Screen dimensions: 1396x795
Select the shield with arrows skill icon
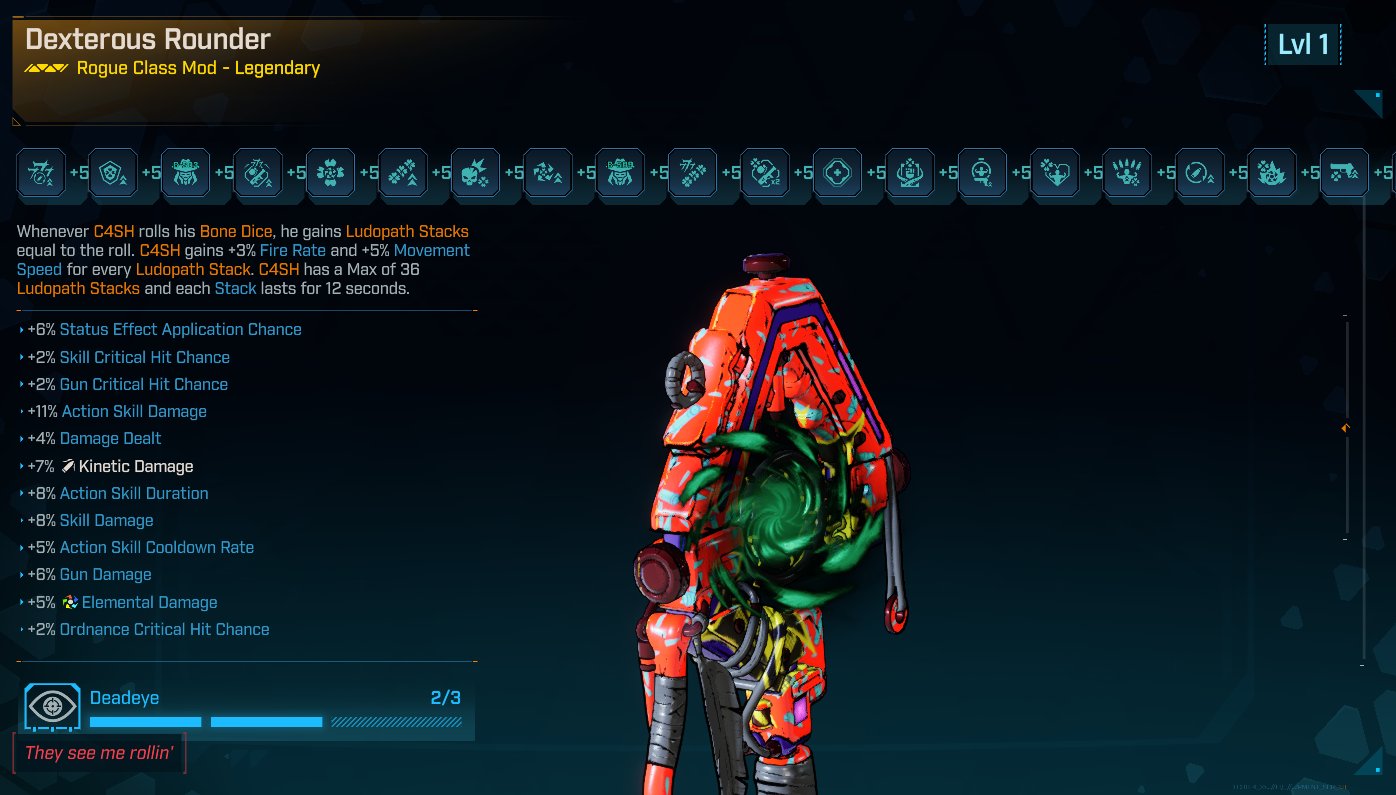pos(113,174)
